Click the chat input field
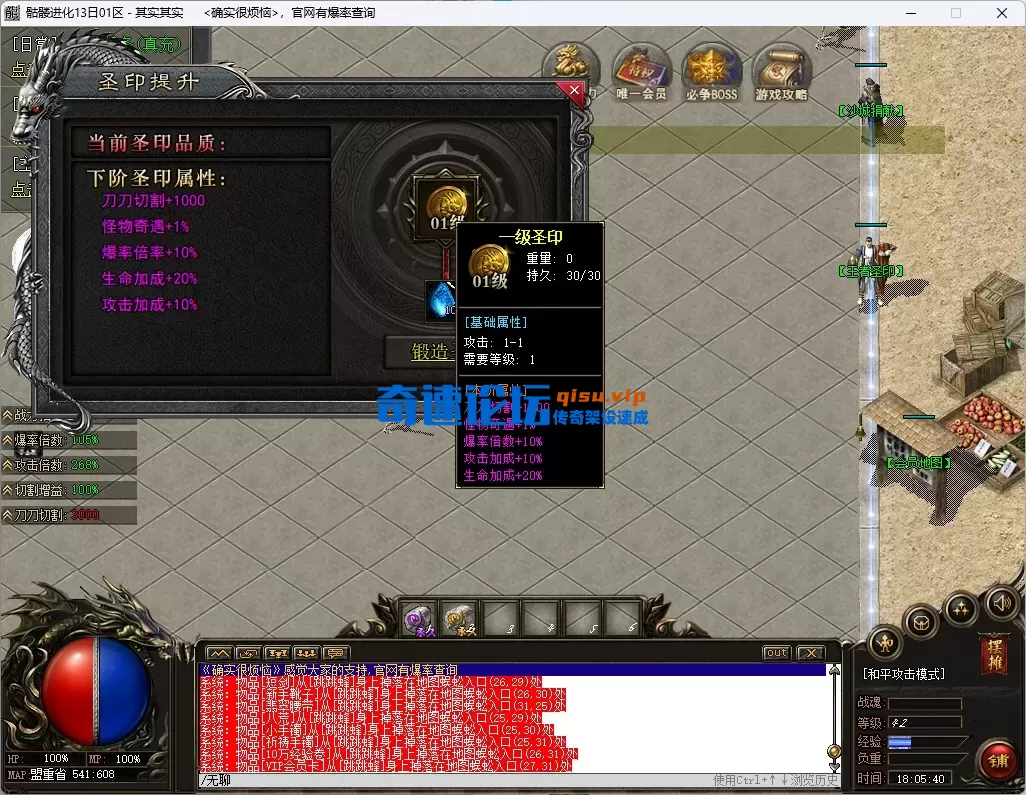 [450, 780]
